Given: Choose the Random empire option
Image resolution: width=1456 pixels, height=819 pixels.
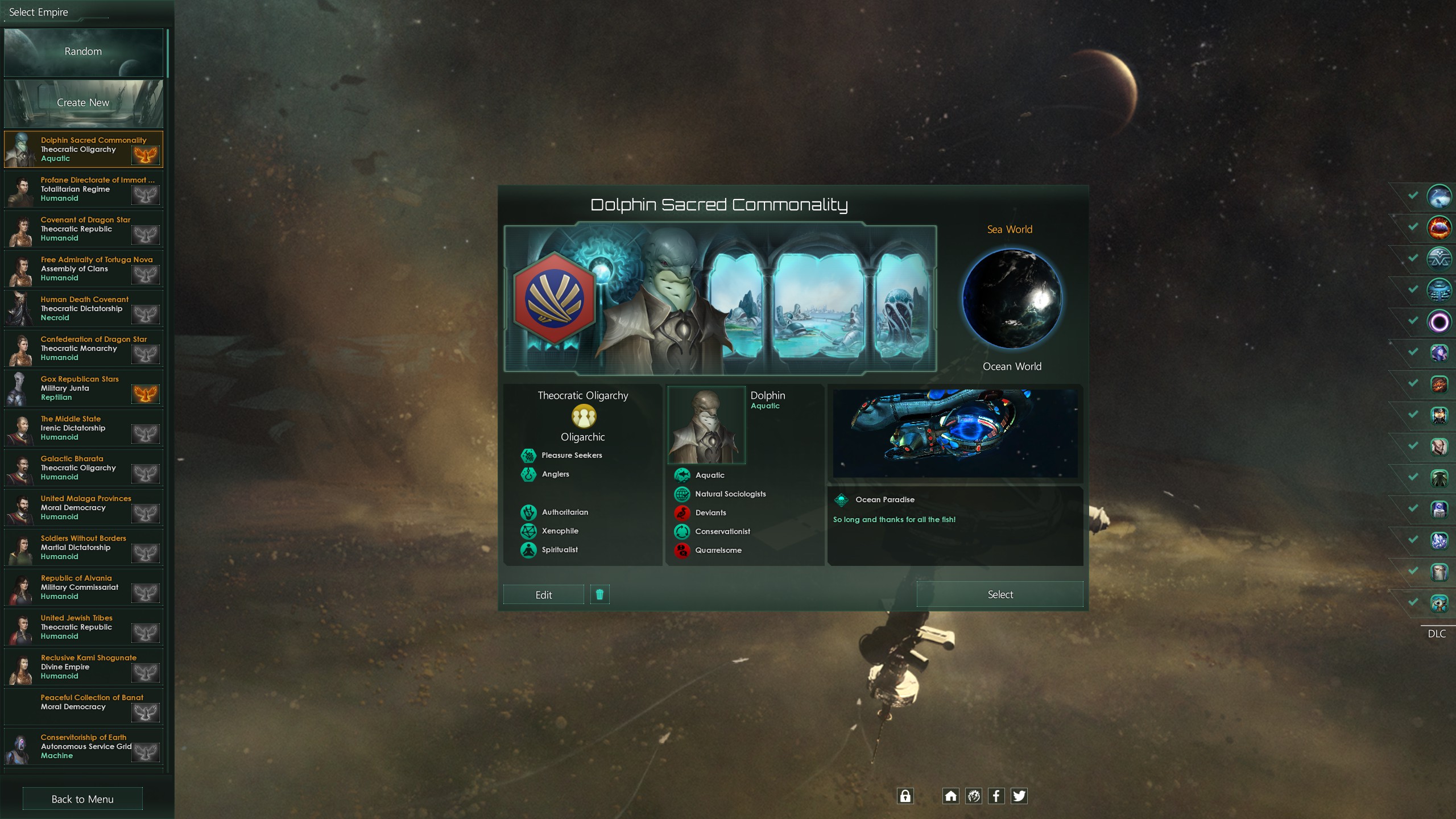Looking at the screenshot, I should click(83, 52).
